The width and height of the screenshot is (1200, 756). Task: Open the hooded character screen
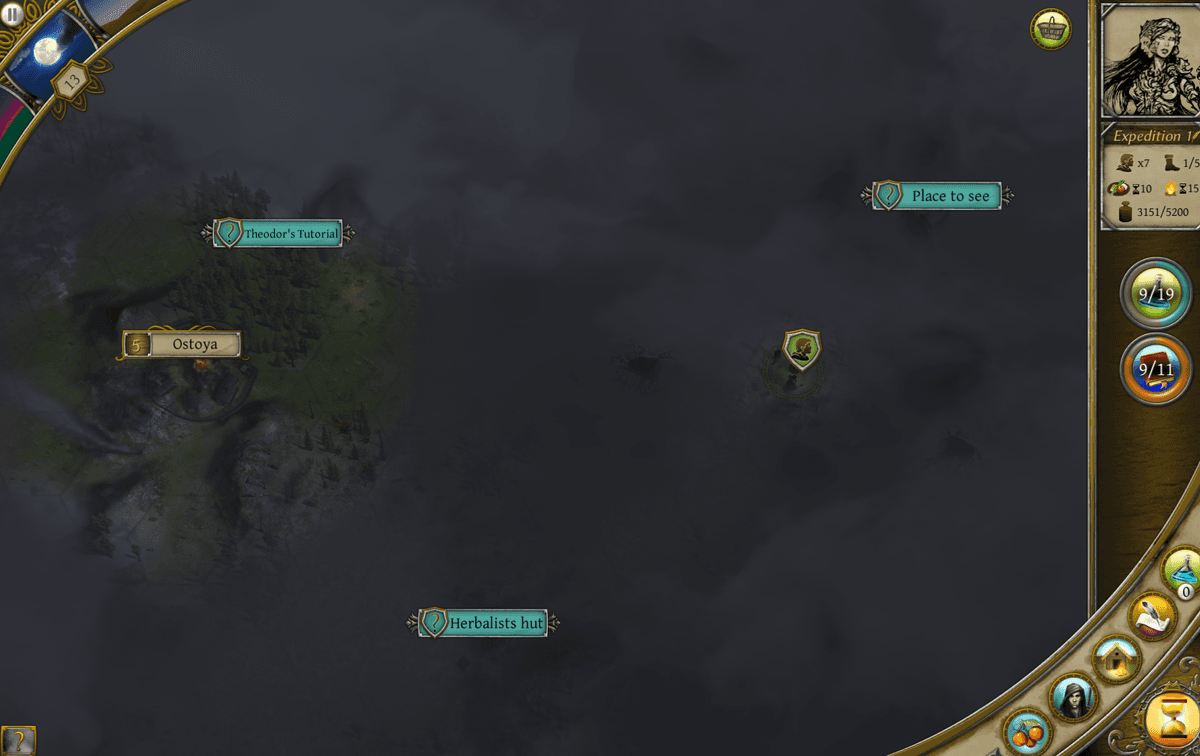pyautogui.click(x=1073, y=698)
